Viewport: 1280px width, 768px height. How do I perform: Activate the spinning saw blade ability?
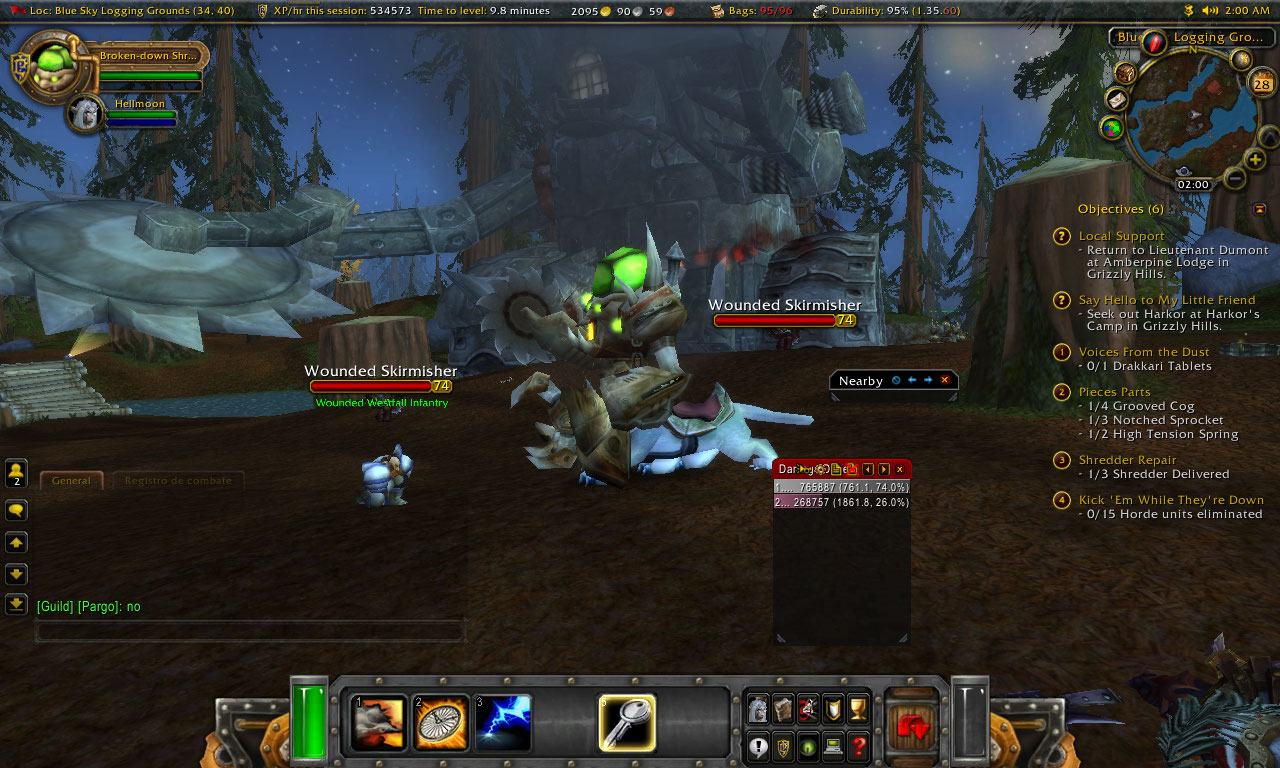pyautogui.click(x=439, y=723)
